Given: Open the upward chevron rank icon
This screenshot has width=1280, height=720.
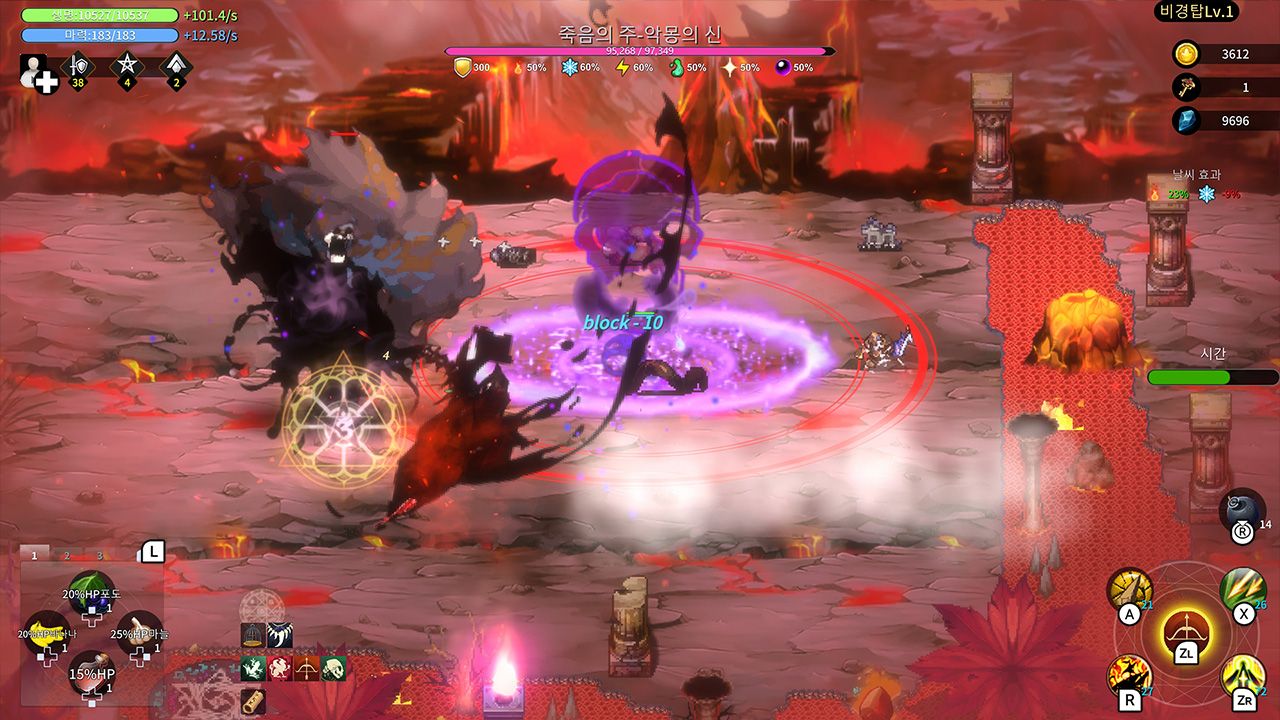Looking at the screenshot, I should point(175,67).
